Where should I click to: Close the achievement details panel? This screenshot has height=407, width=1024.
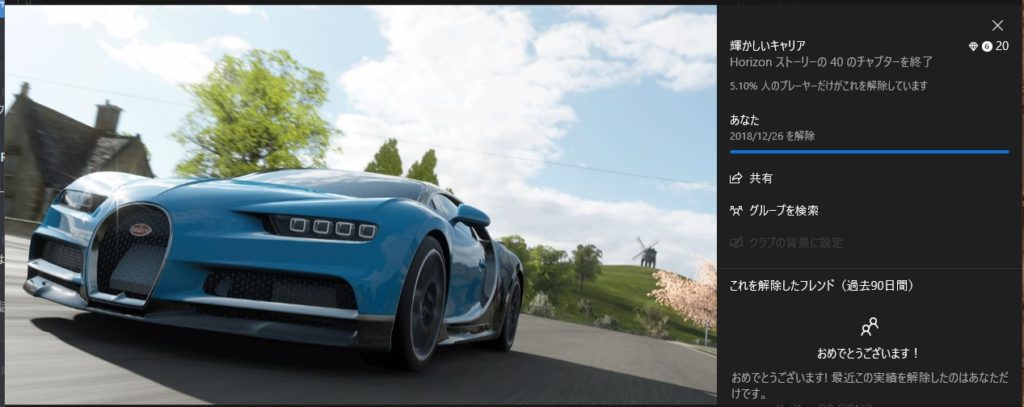point(997,25)
